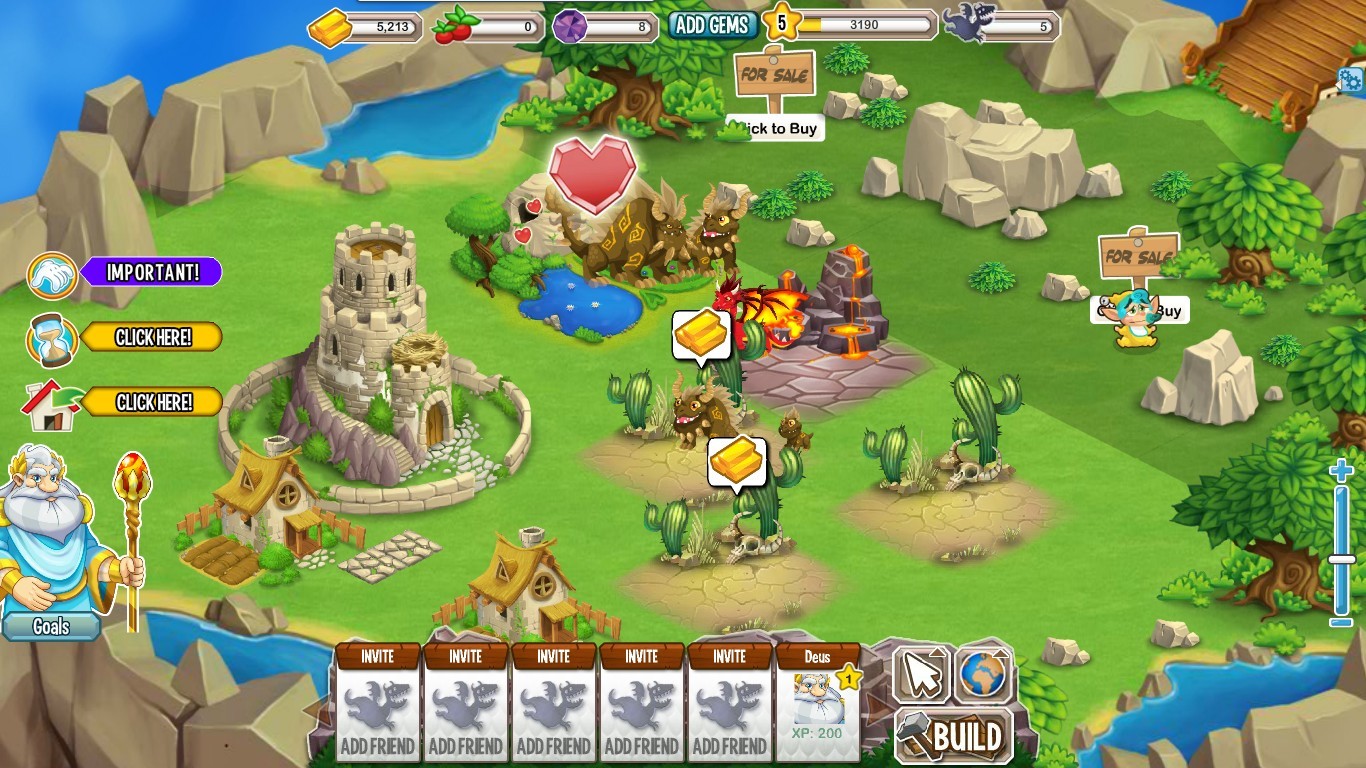Collect gold from the lower gold bubble
Viewport: 1366px width, 768px height.
tap(737, 462)
